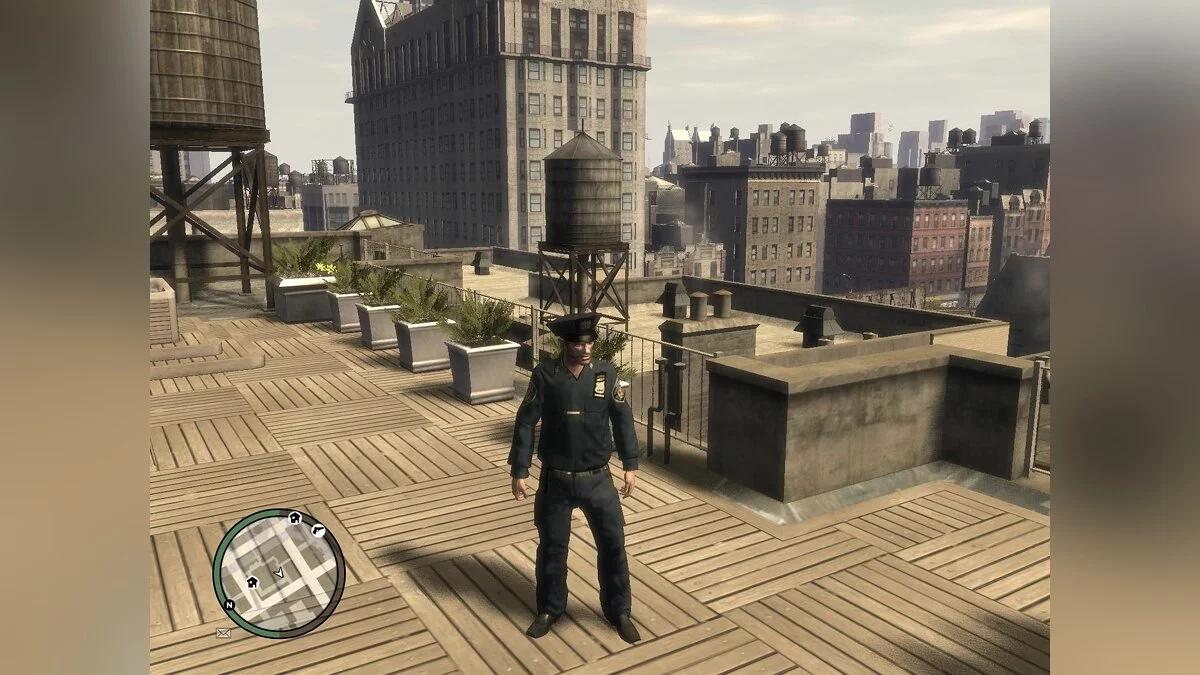Click the safehouse blip on the minimap rim

(295, 518)
